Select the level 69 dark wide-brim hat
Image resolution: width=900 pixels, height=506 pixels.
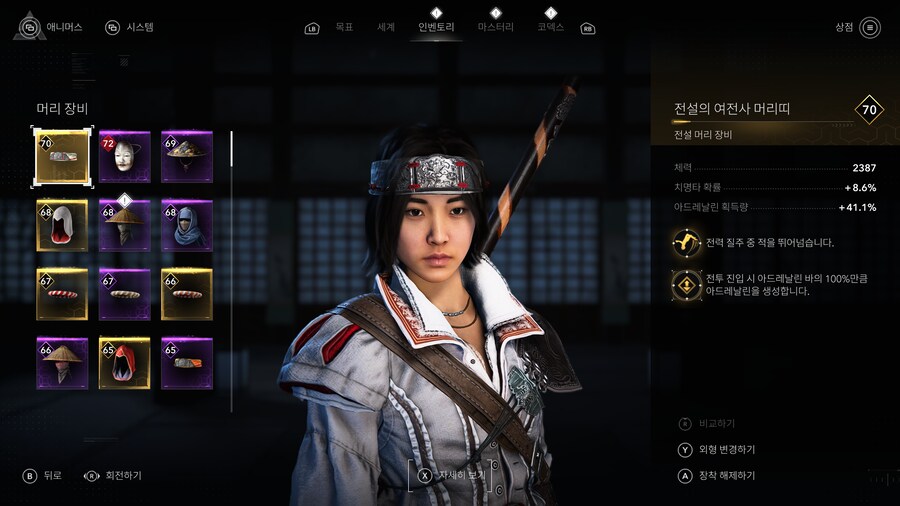coord(187,157)
